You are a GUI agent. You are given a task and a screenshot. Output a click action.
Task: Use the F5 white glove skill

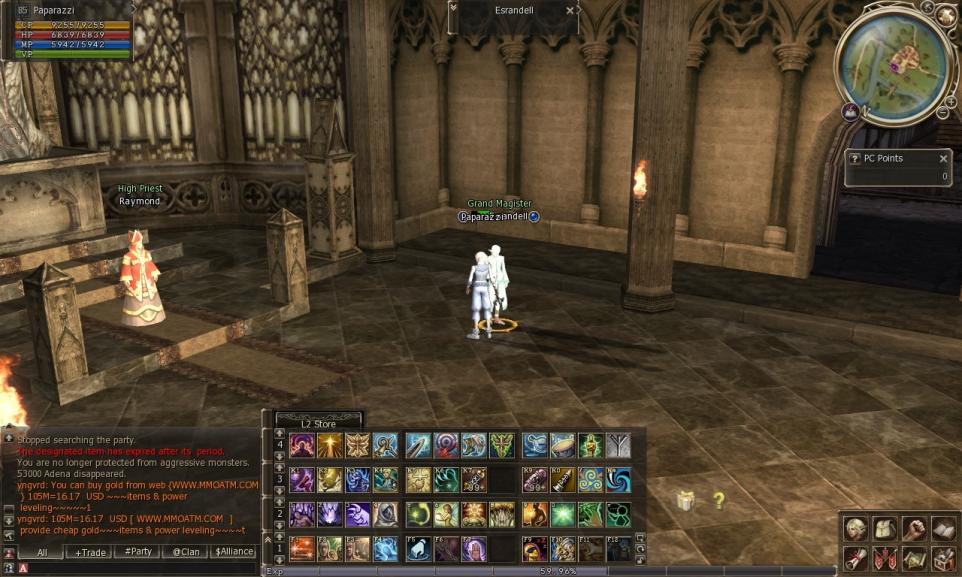point(418,549)
